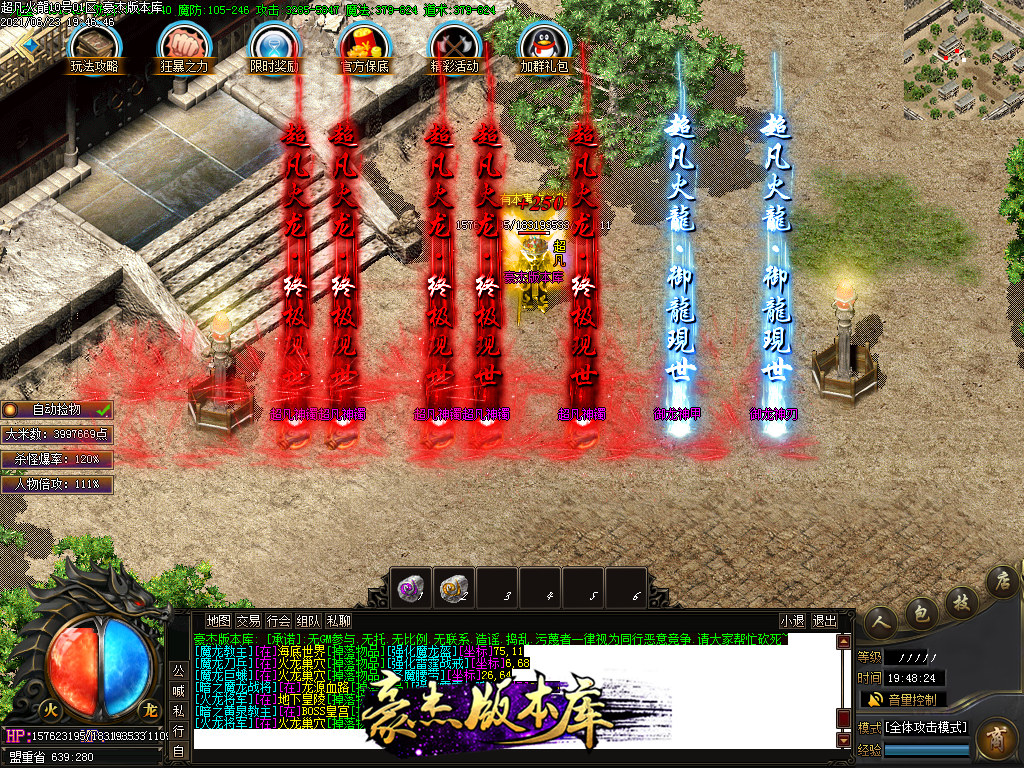This screenshot has width=1024, height=768.
Task: Select the 行会 guild tab
Action: tap(279, 621)
